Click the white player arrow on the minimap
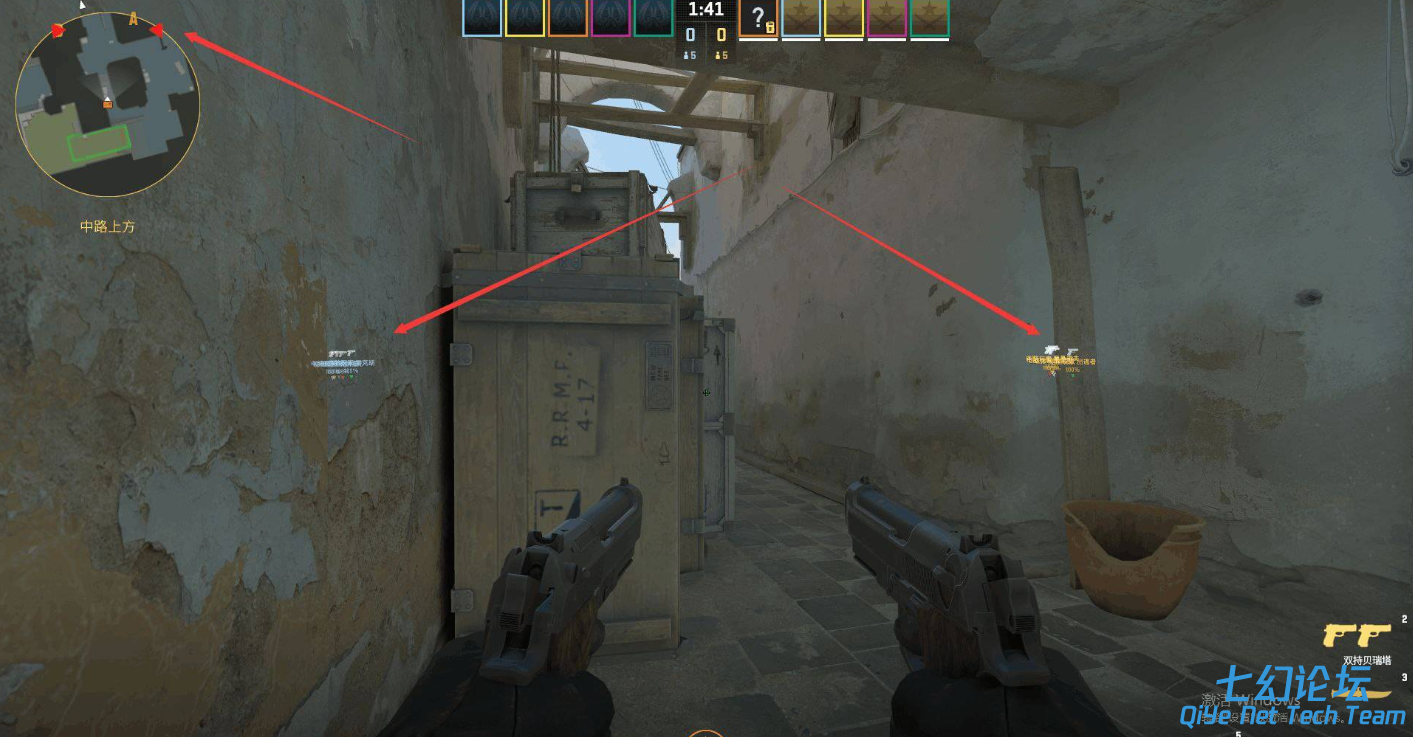Image resolution: width=1413 pixels, height=737 pixels. click(107, 98)
